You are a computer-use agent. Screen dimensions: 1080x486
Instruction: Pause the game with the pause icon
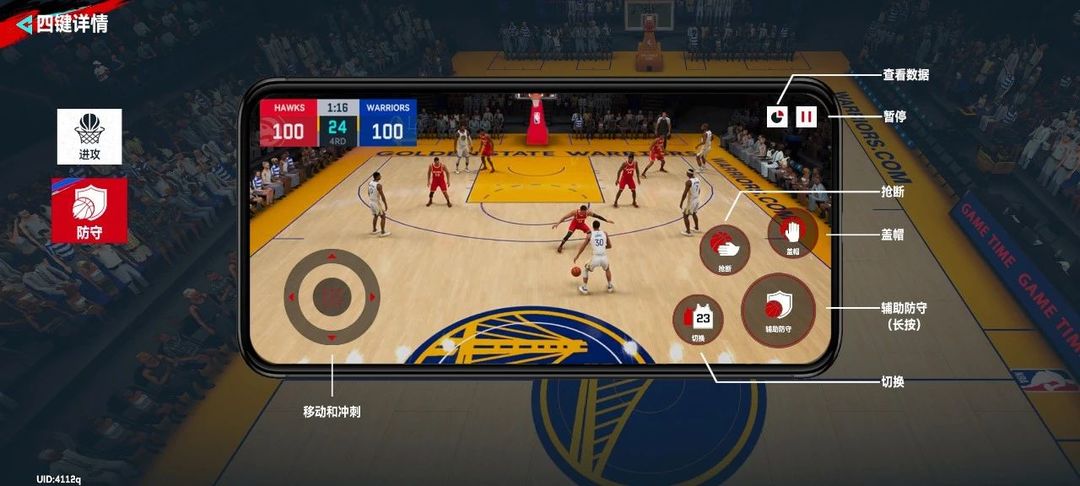(806, 117)
